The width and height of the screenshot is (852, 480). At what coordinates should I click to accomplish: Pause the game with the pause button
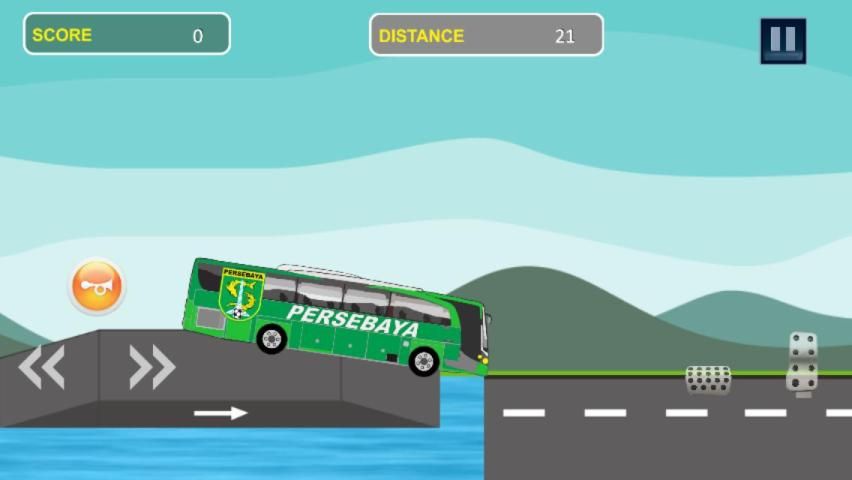(782, 41)
